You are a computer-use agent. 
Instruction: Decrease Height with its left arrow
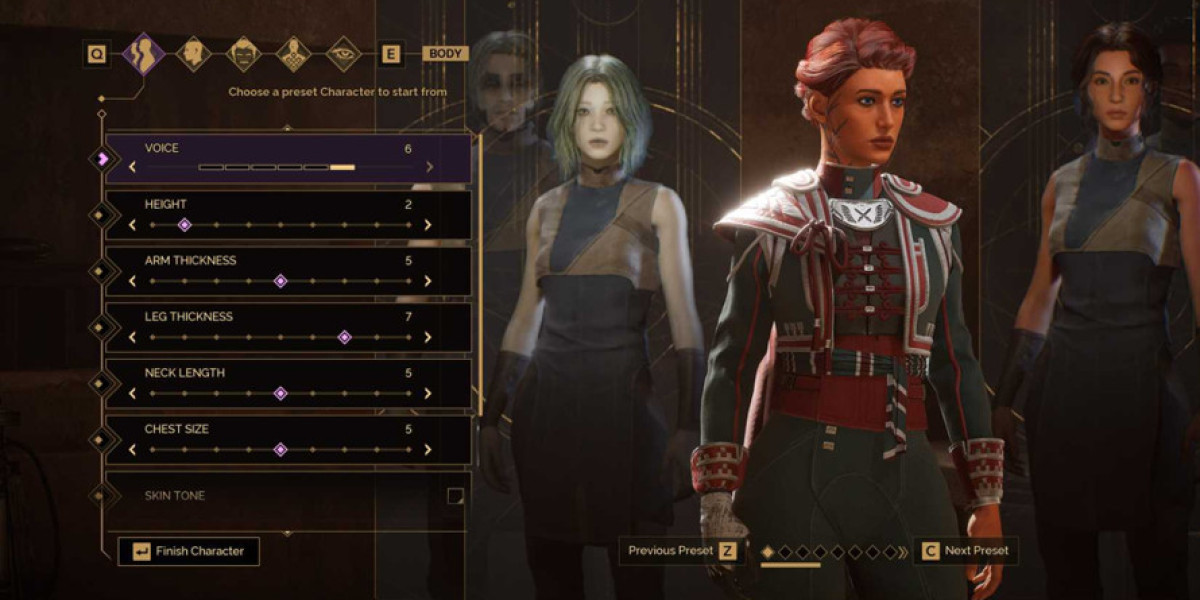click(x=132, y=225)
